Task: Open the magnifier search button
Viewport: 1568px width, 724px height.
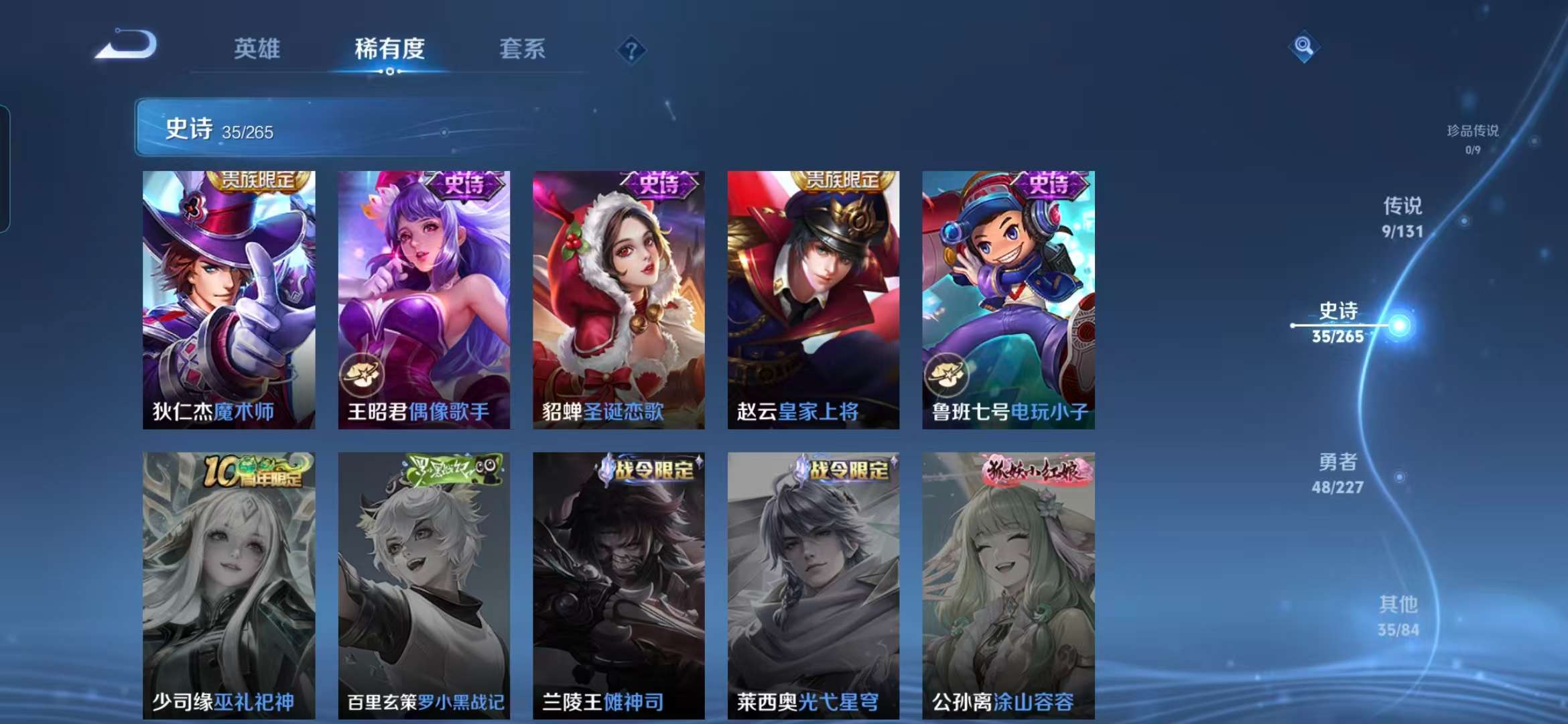Action: 1303,46
